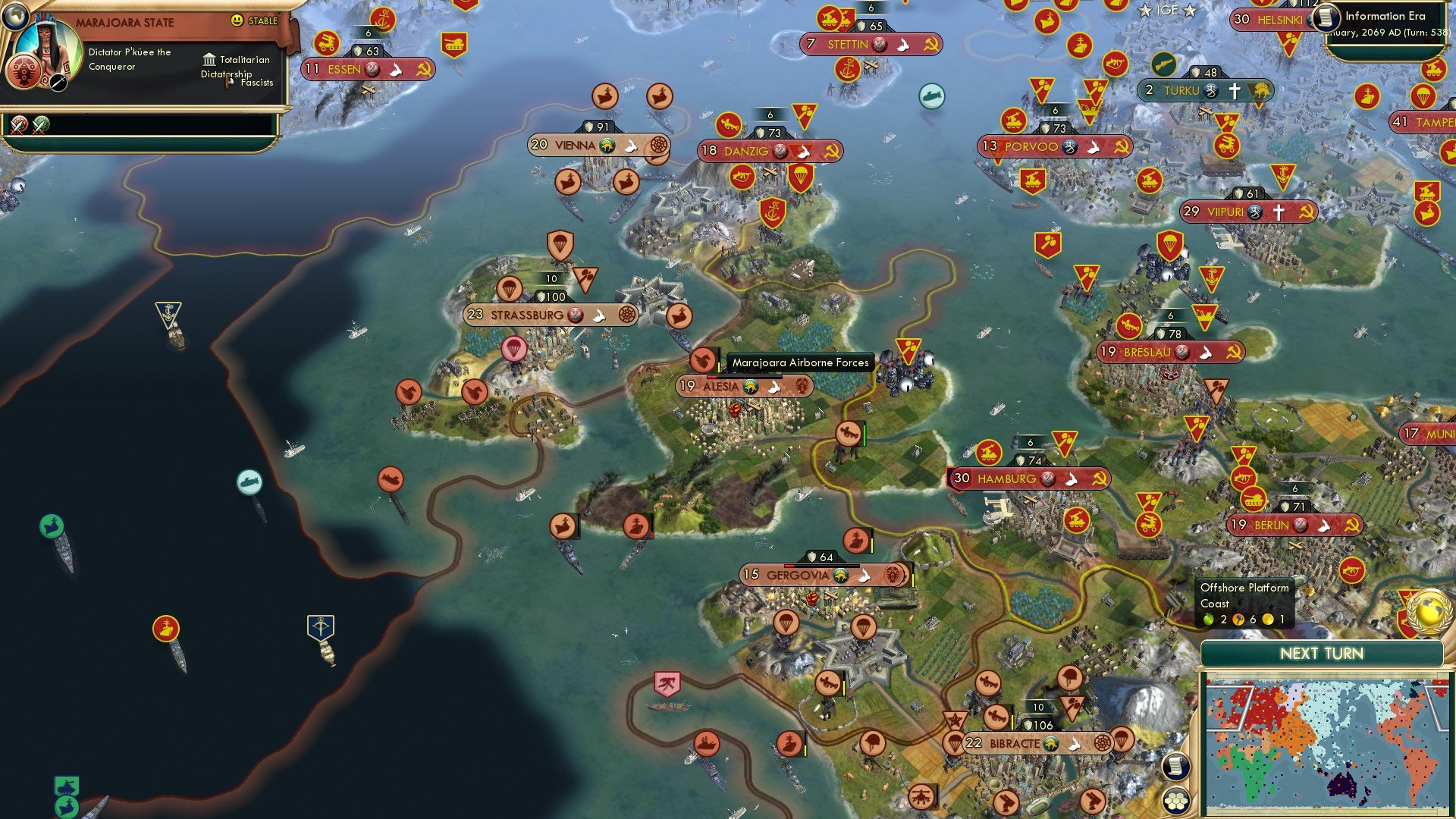Open the Hamburg city banner
Screen dimensions: 1456x819
point(1028,478)
